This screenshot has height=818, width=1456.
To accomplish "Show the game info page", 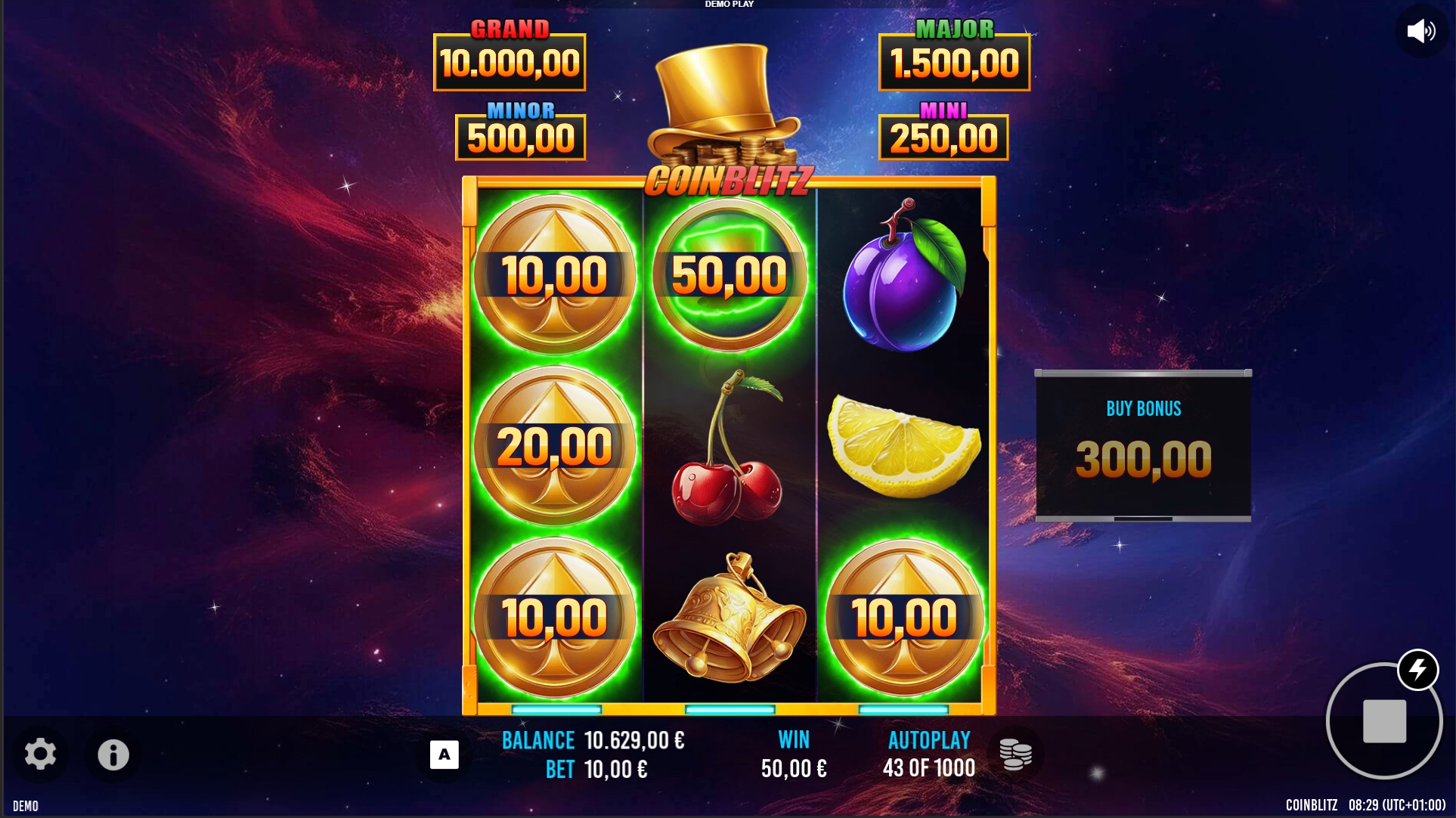I will coord(113,754).
